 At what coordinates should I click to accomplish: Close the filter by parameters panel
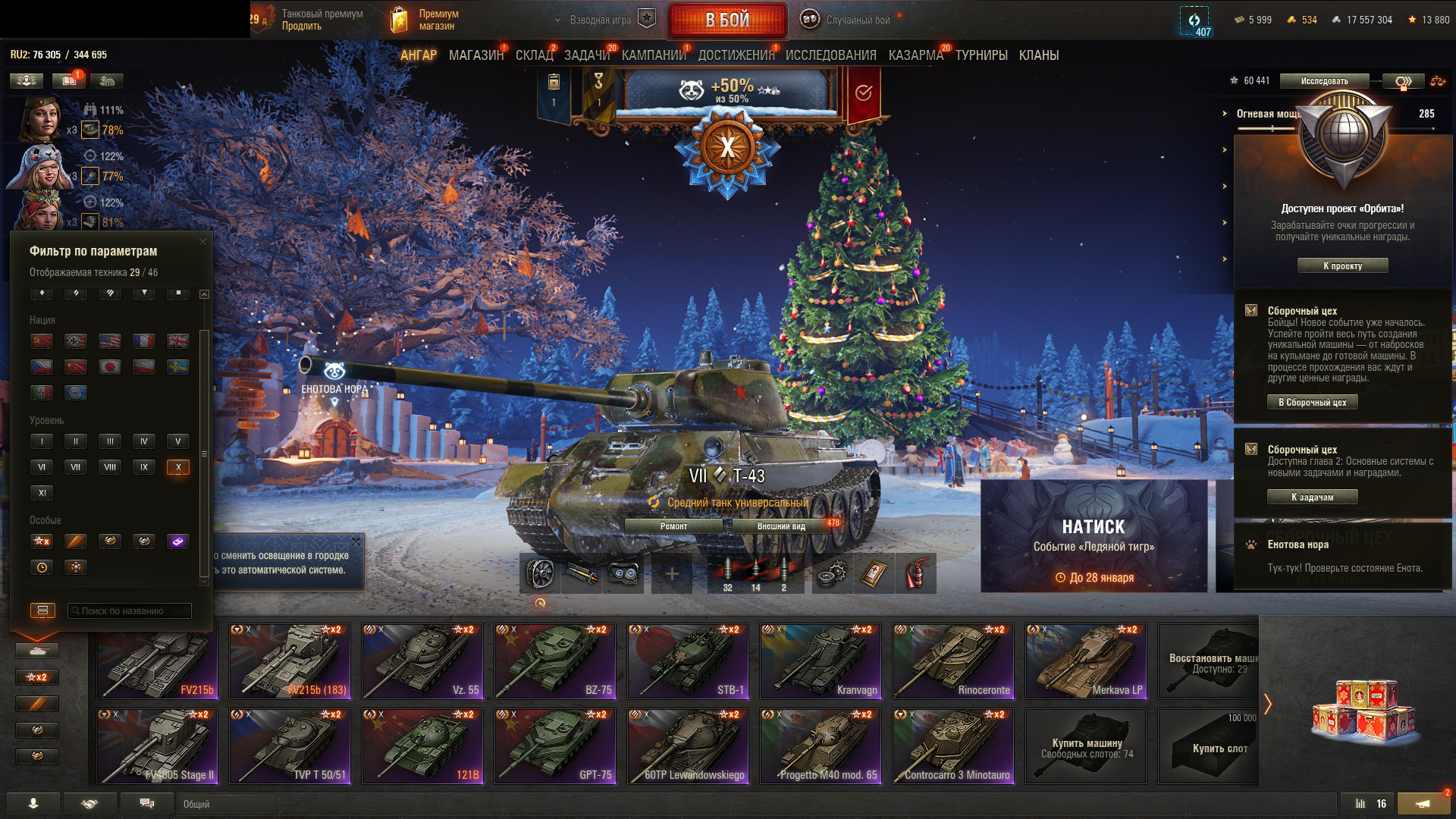[202, 242]
